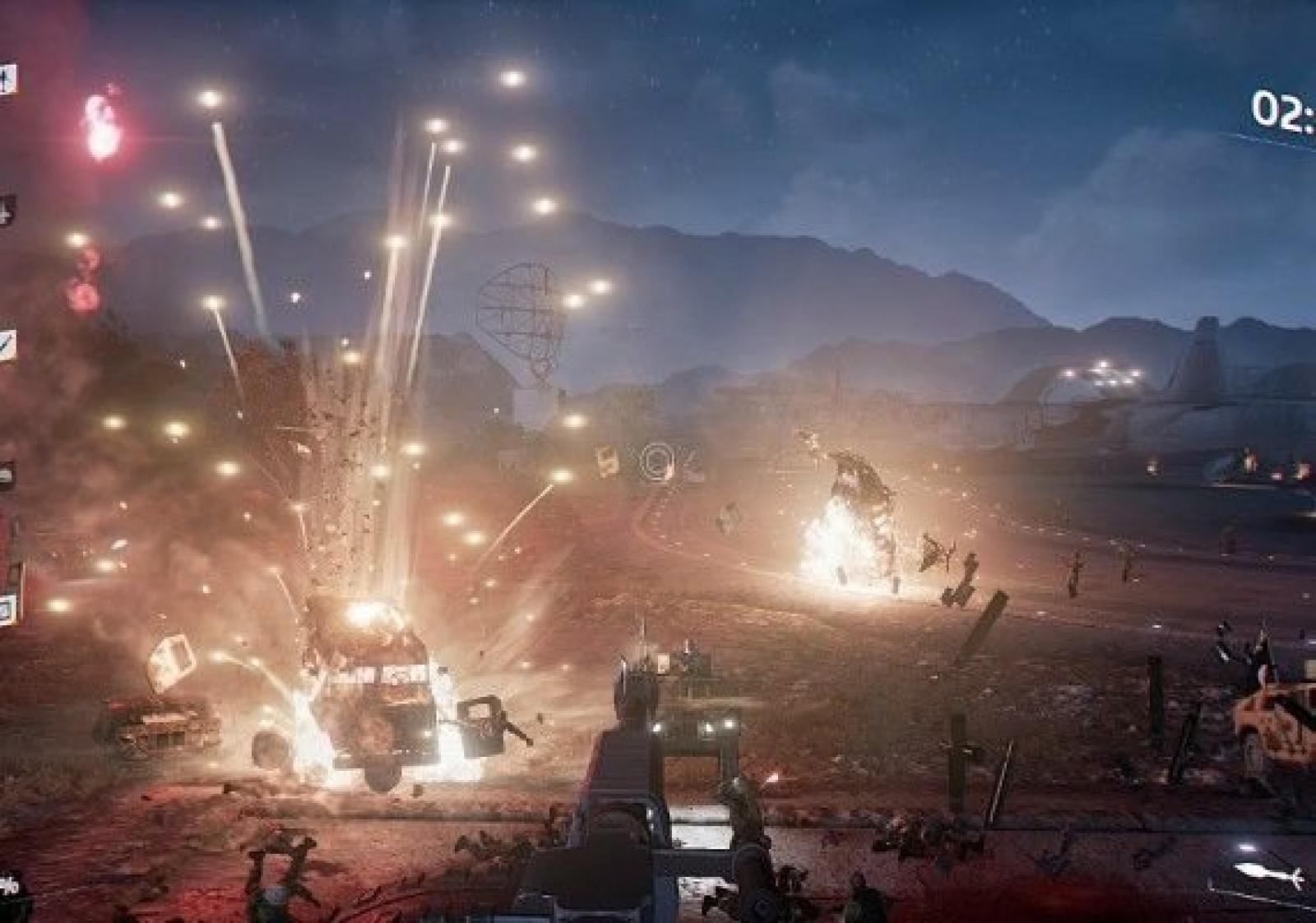1316x923 pixels.
Task: Select the white diagonal-slash weapon icon
Action: click(x=7, y=343)
